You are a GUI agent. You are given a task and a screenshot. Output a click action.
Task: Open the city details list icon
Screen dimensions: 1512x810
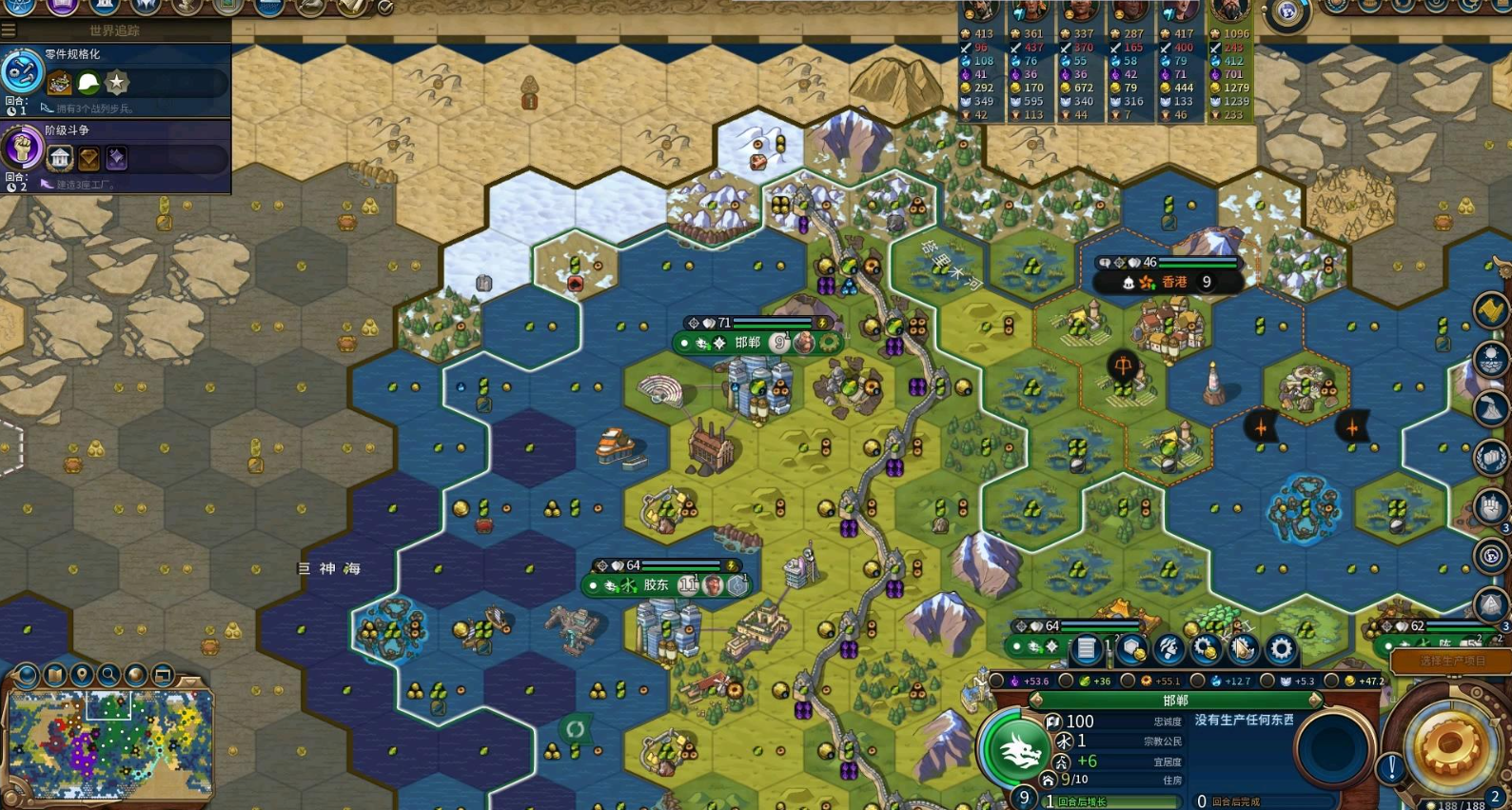tap(1086, 649)
